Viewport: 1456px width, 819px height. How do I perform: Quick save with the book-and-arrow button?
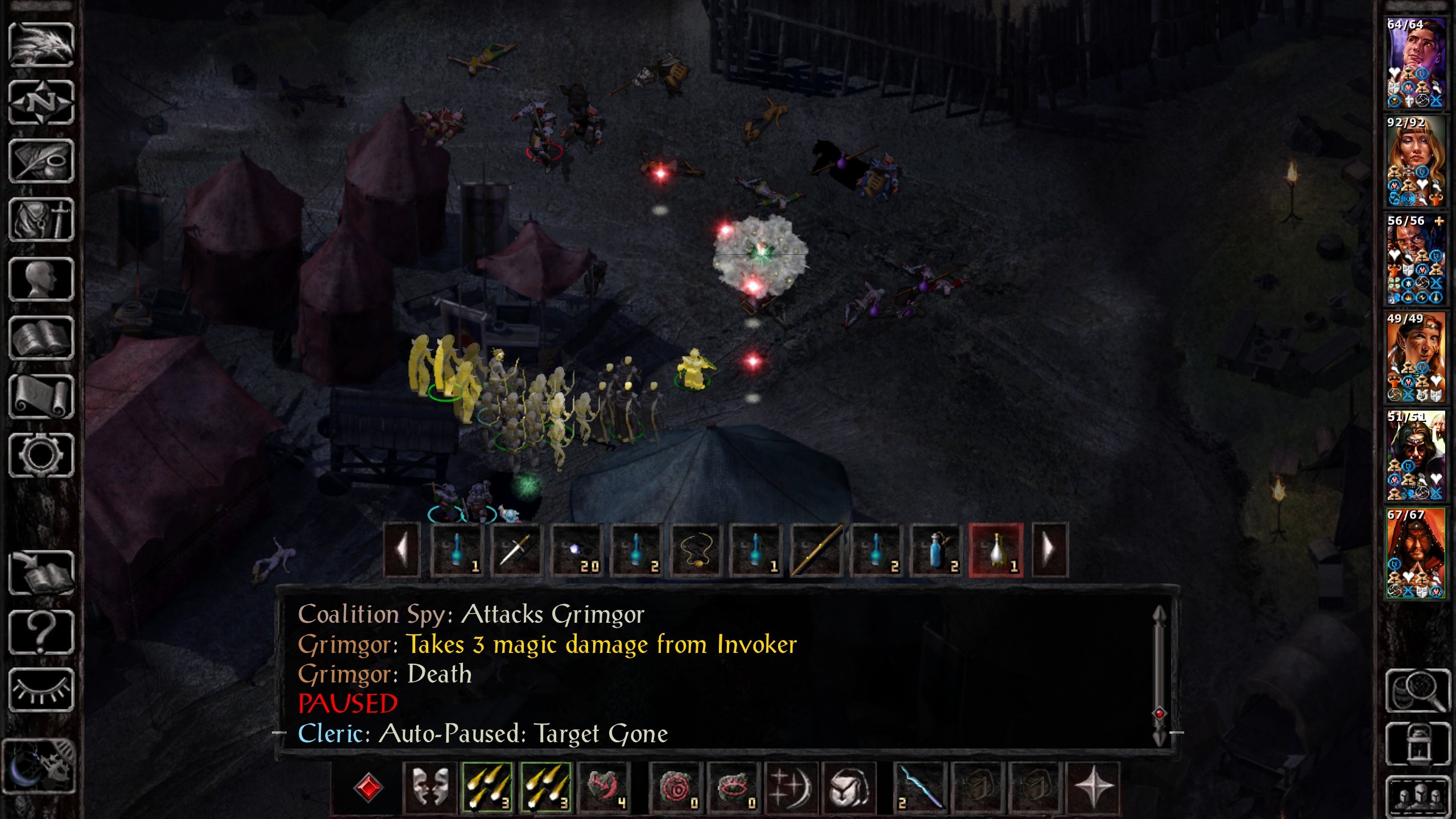(x=42, y=573)
